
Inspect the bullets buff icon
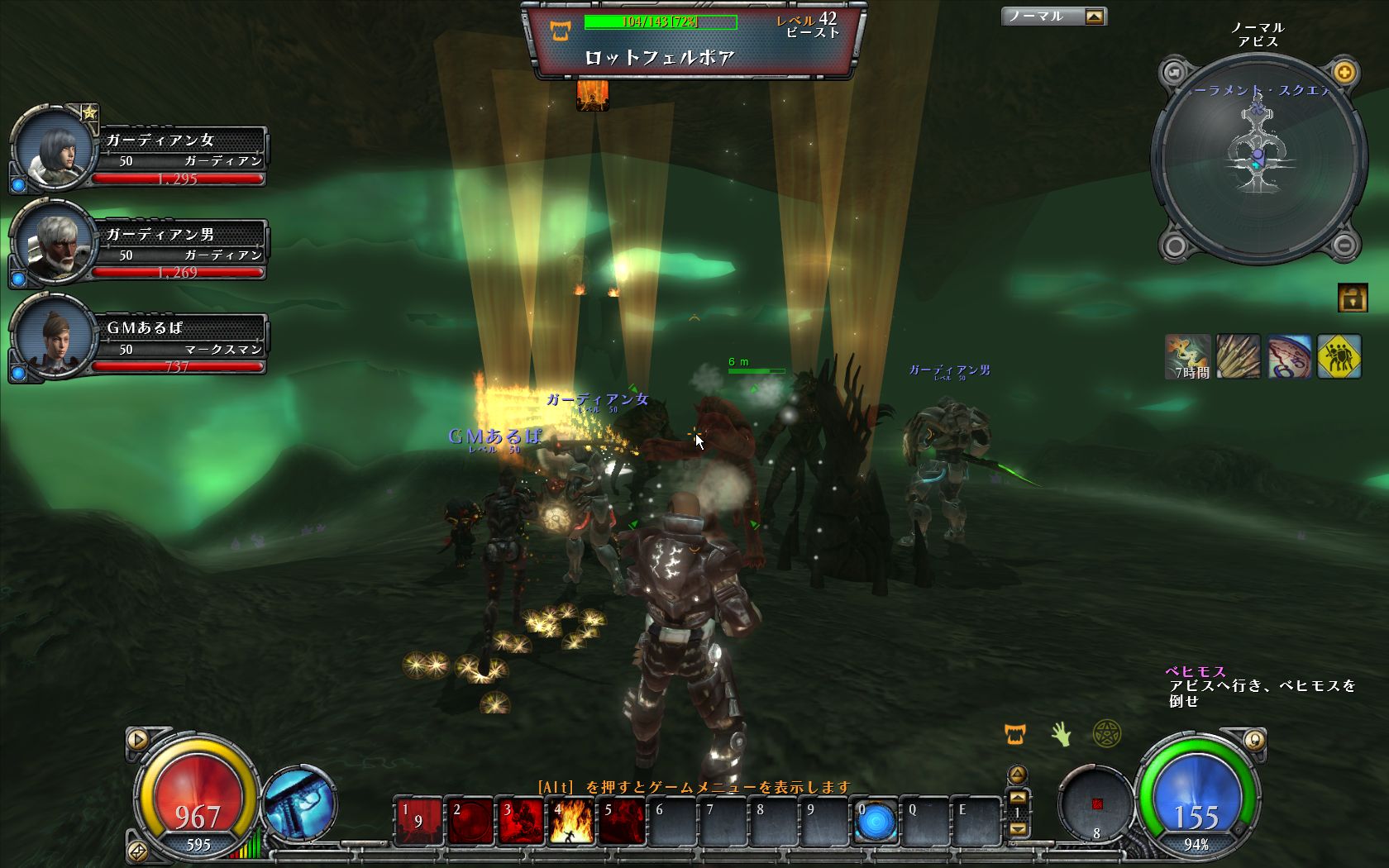click(1238, 356)
